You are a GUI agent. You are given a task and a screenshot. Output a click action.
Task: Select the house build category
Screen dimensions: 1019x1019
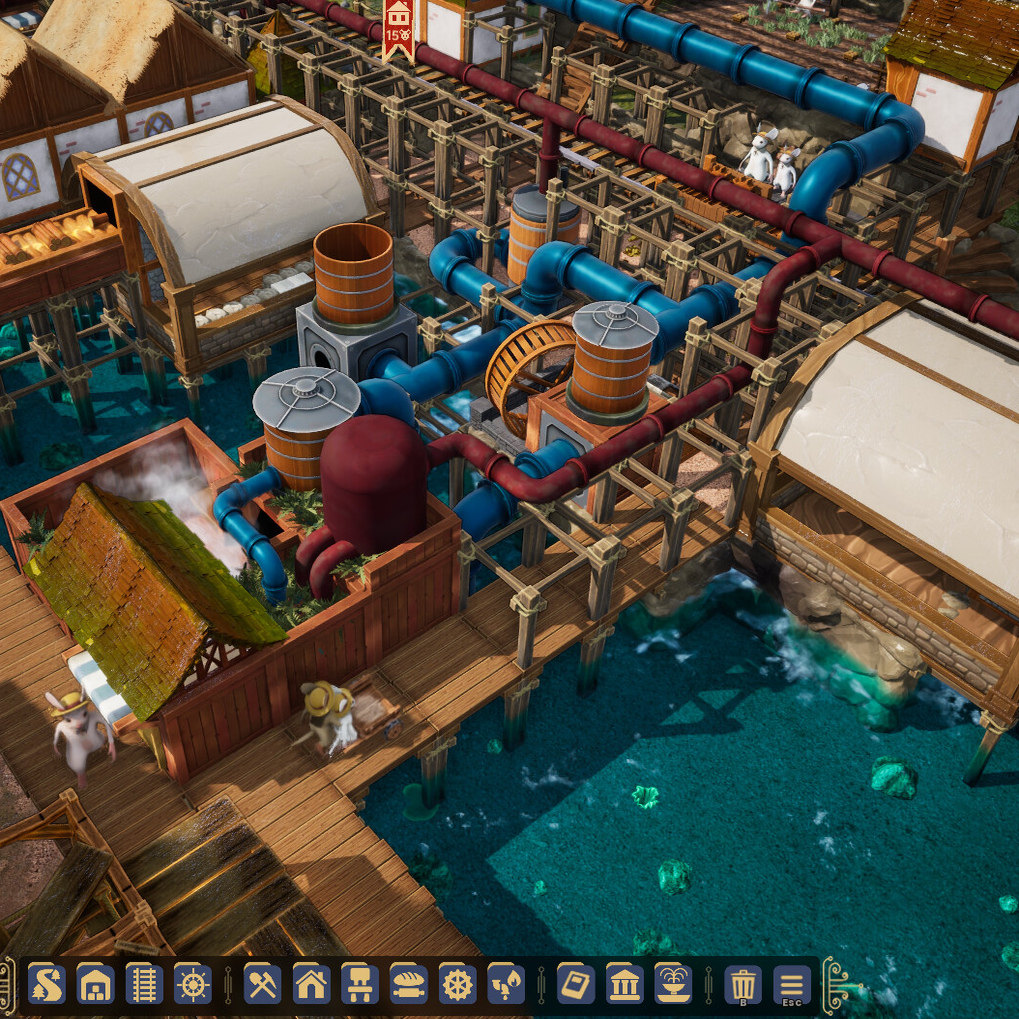click(312, 984)
